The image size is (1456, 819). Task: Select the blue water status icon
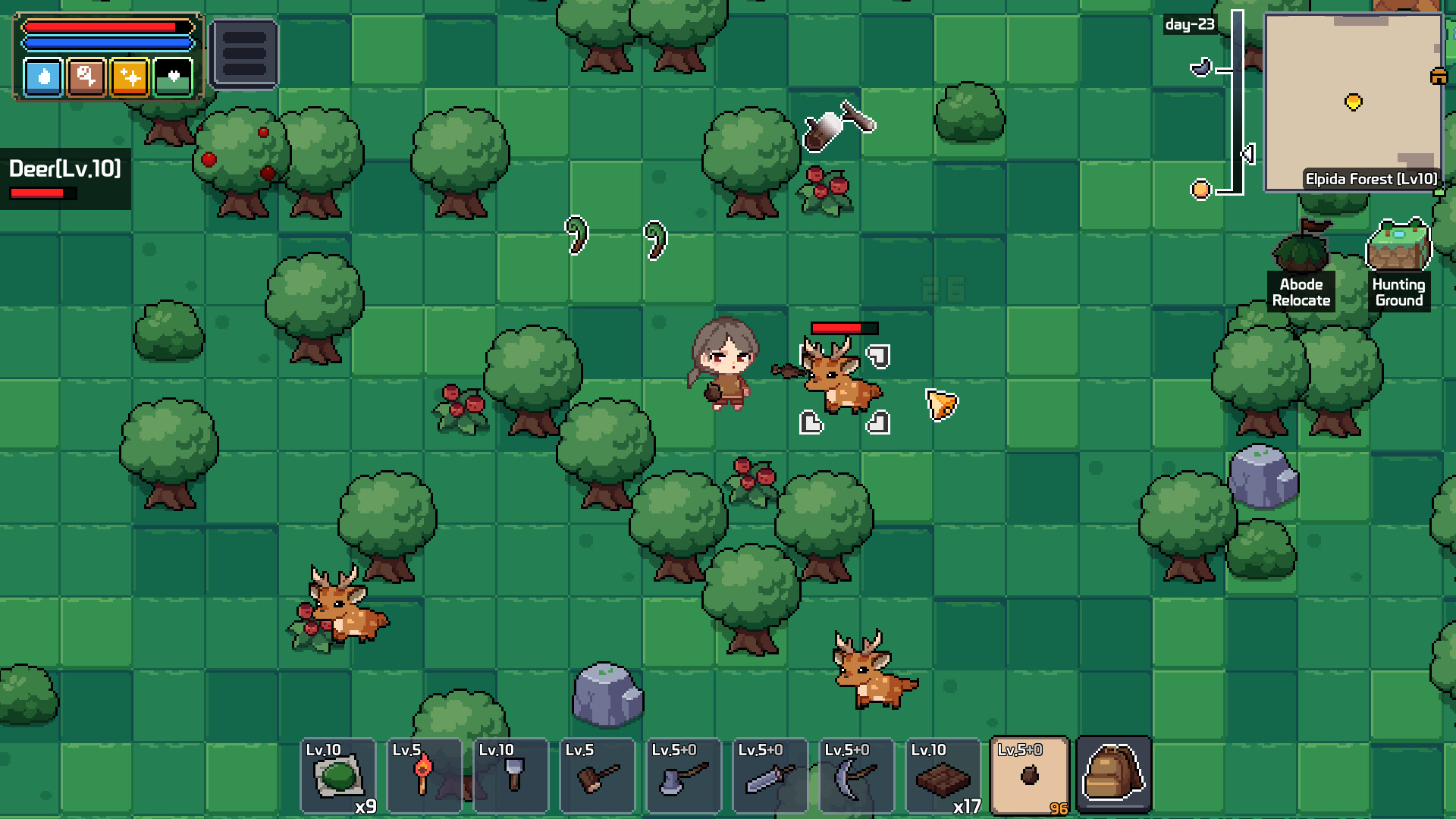click(43, 77)
